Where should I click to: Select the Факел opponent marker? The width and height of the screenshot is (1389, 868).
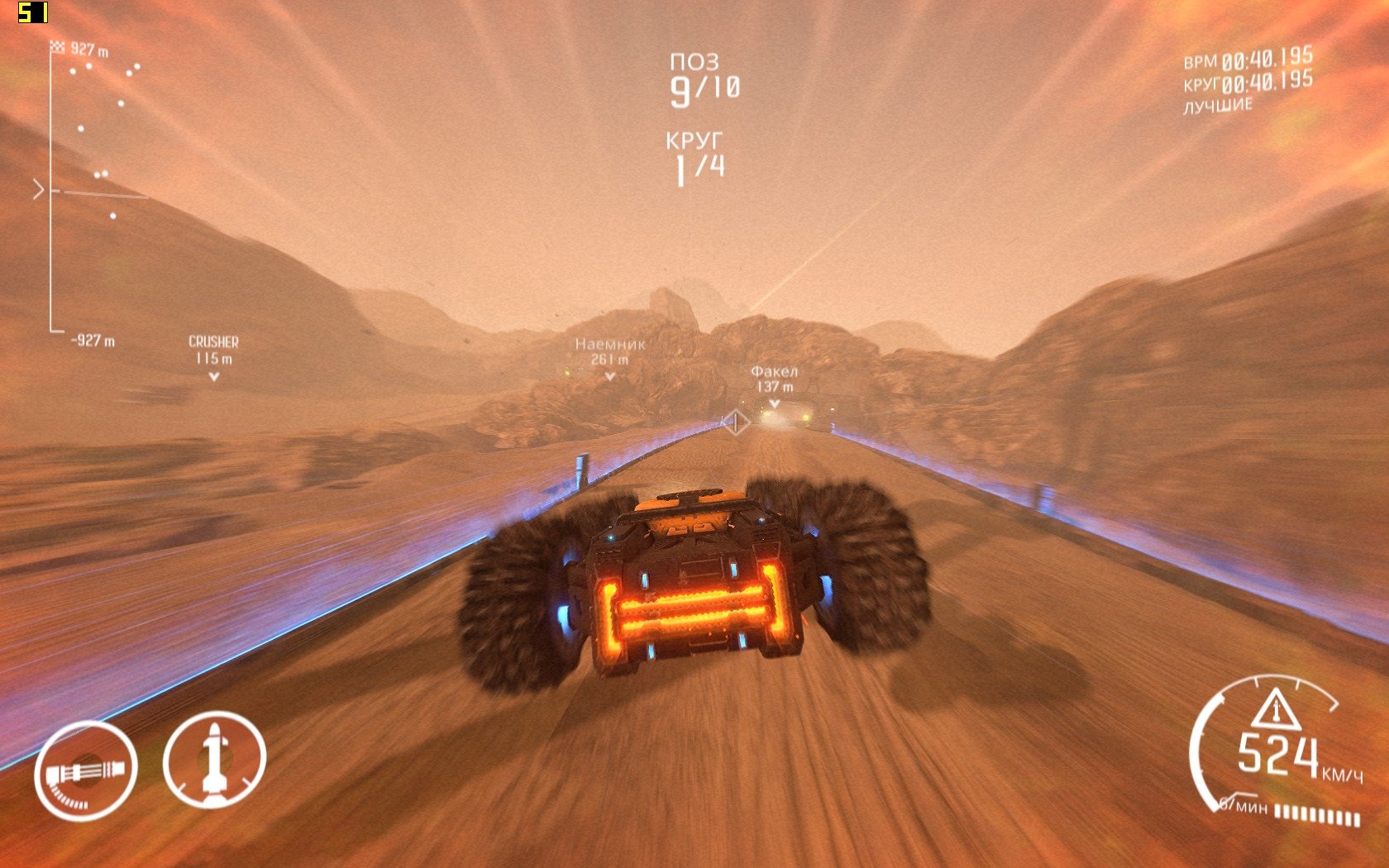[x=774, y=386]
